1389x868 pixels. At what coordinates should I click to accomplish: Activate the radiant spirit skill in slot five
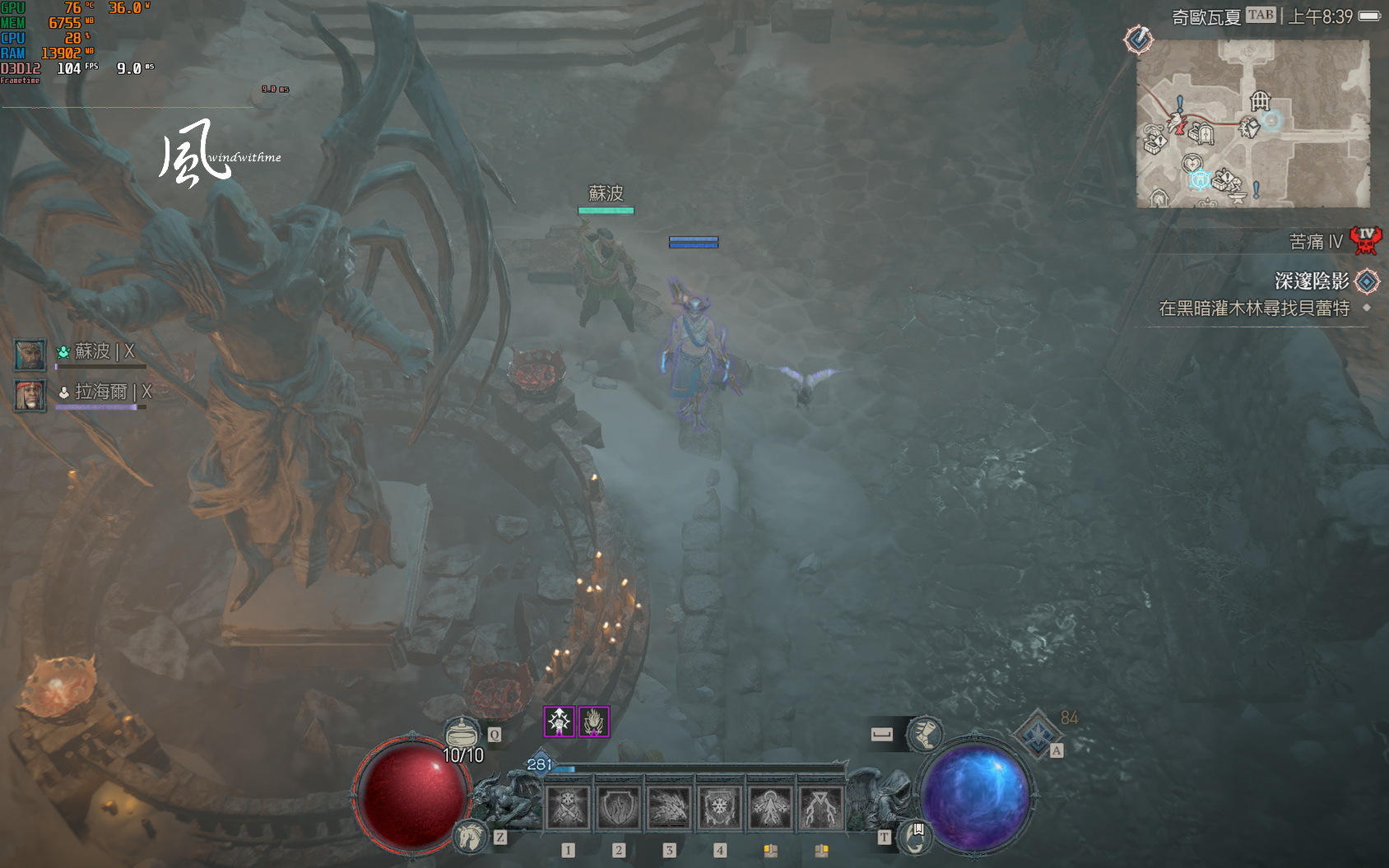tap(771, 807)
